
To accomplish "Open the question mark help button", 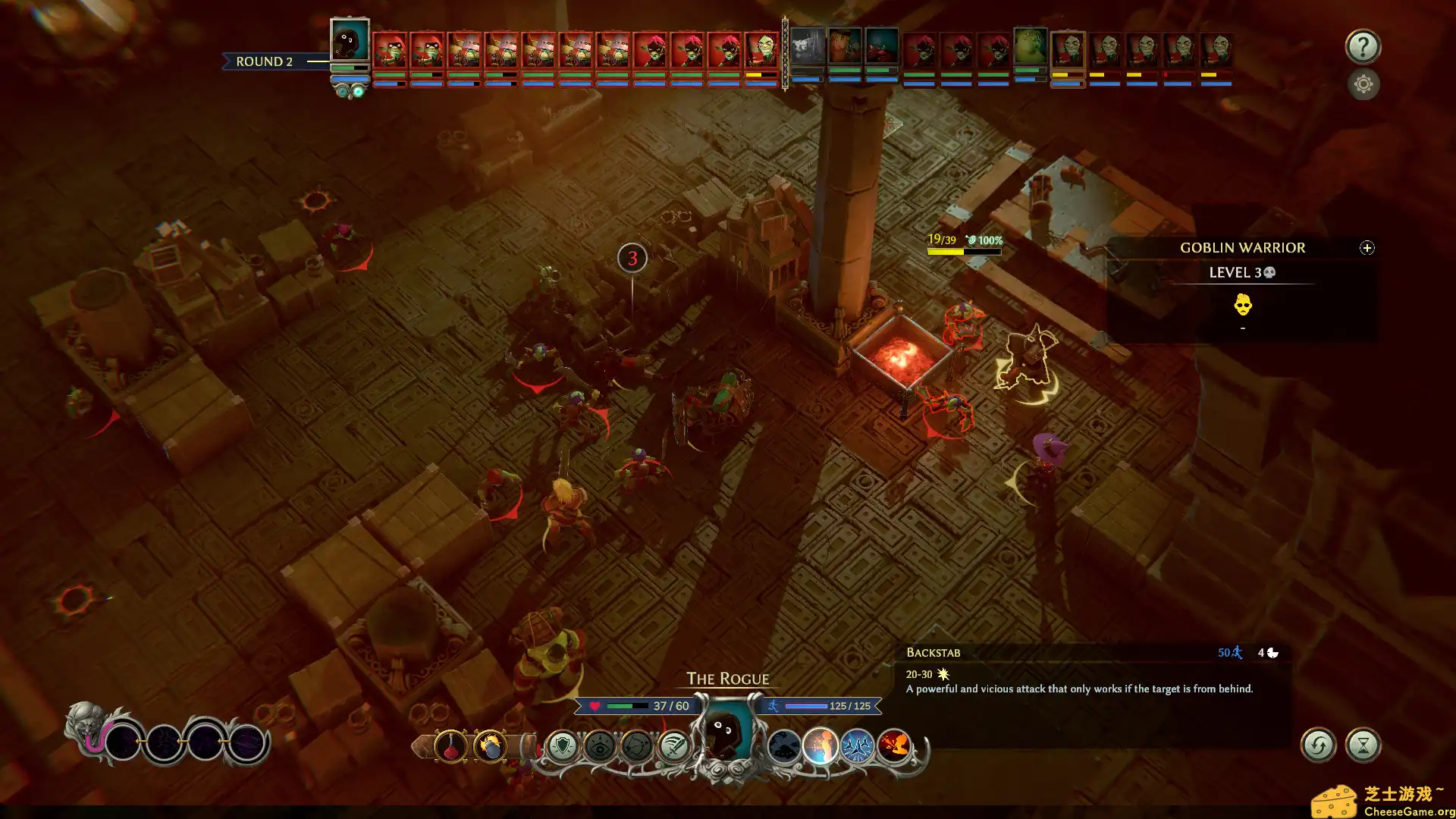I will click(1363, 47).
